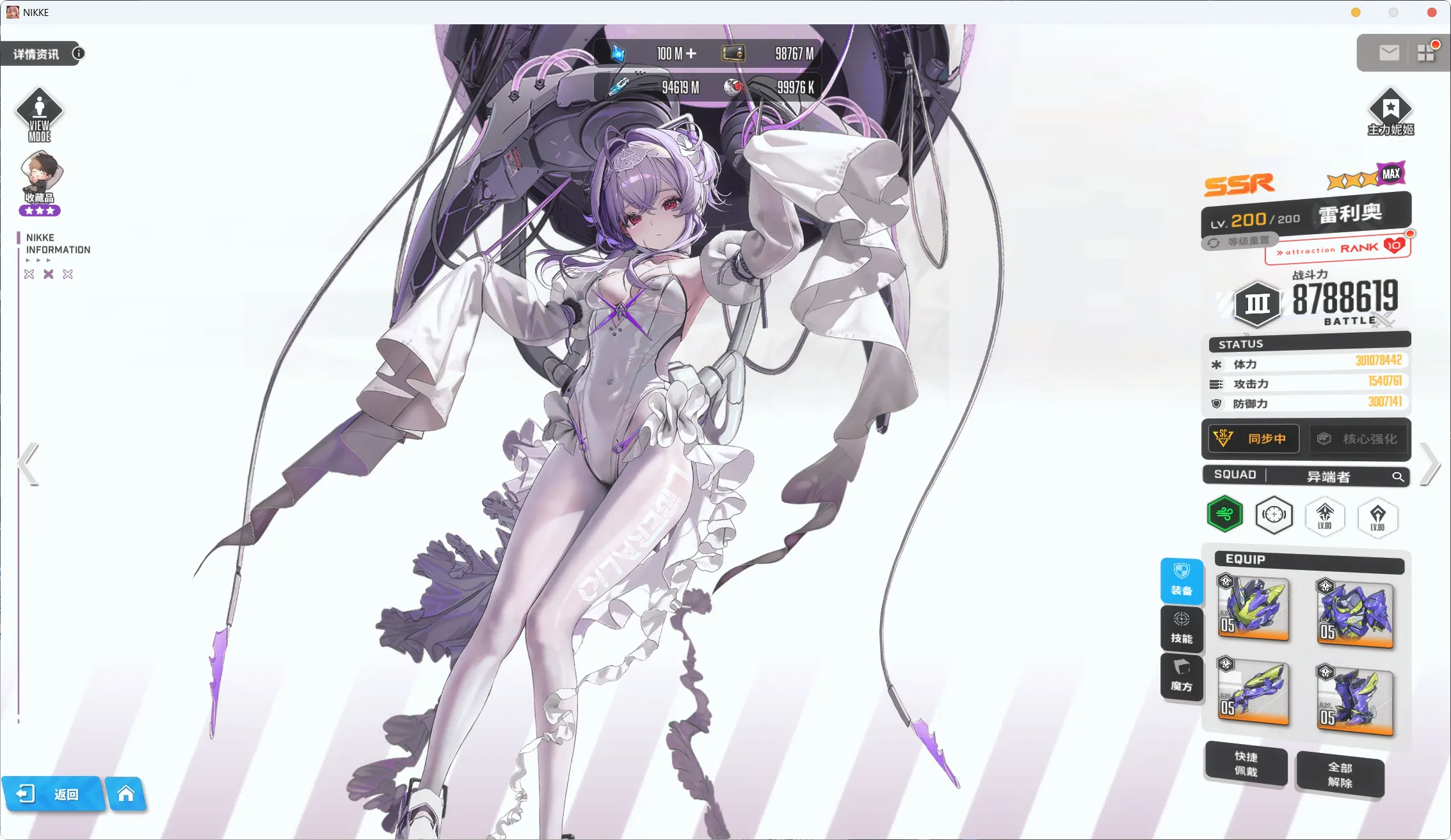1451x840 pixels.
Task: Click the left chevron for previous character
Action: [27, 463]
